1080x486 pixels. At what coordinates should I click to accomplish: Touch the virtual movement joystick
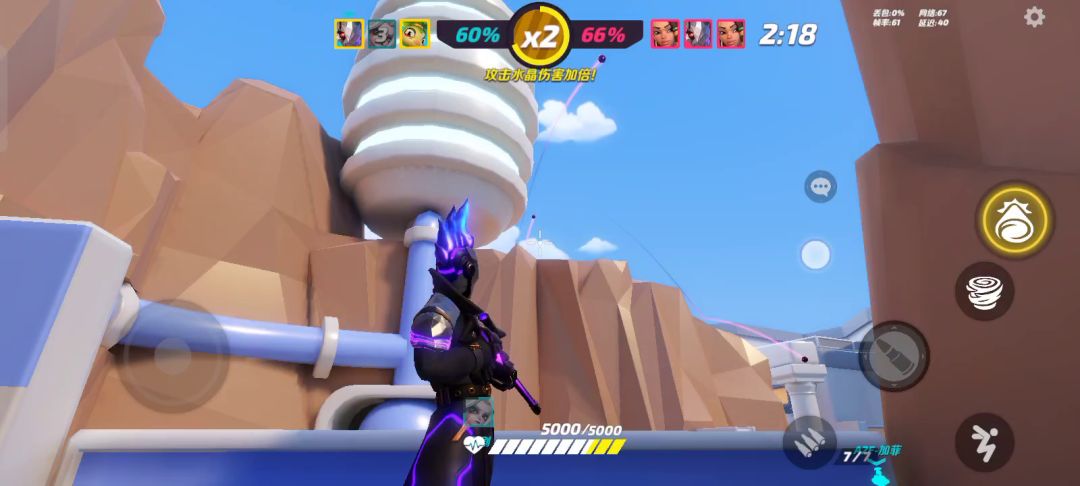[x=173, y=356]
